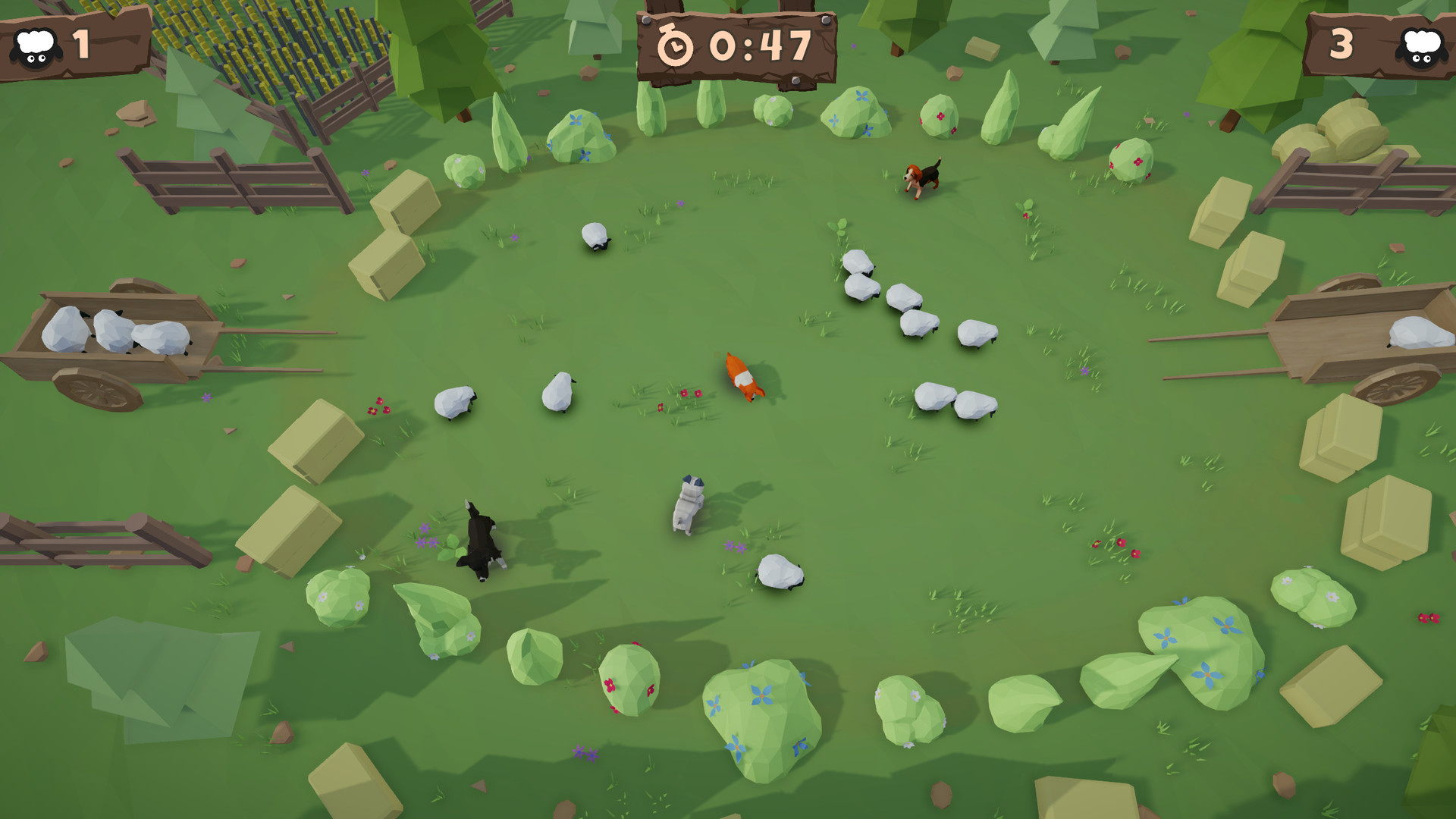Select the black border collie dog
The height and width of the screenshot is (819, 1456).
(482, 538)
